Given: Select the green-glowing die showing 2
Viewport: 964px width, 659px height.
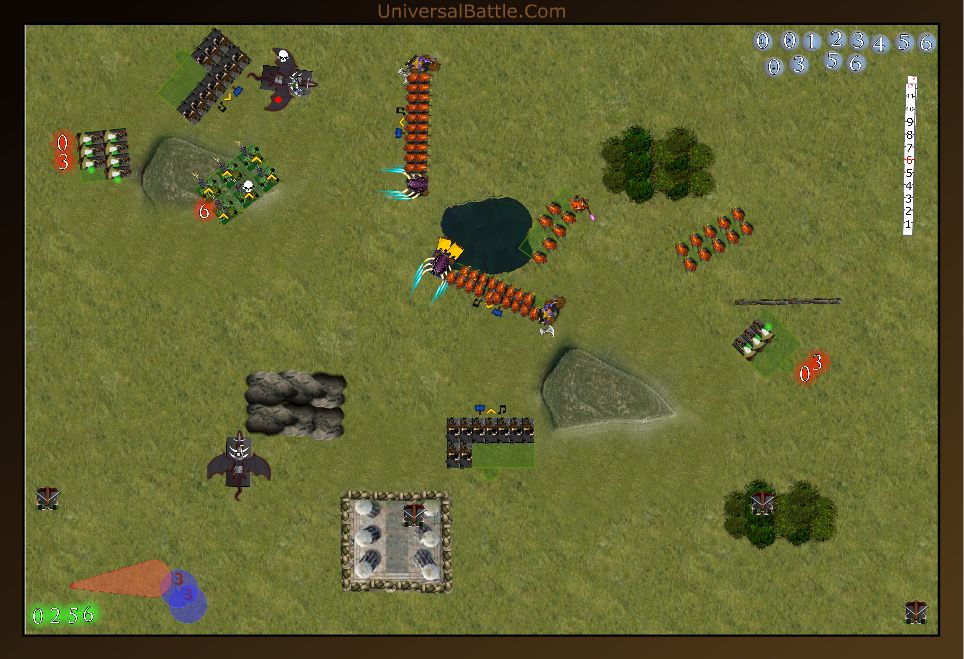Looking at the screenshot, I should 56,615.
